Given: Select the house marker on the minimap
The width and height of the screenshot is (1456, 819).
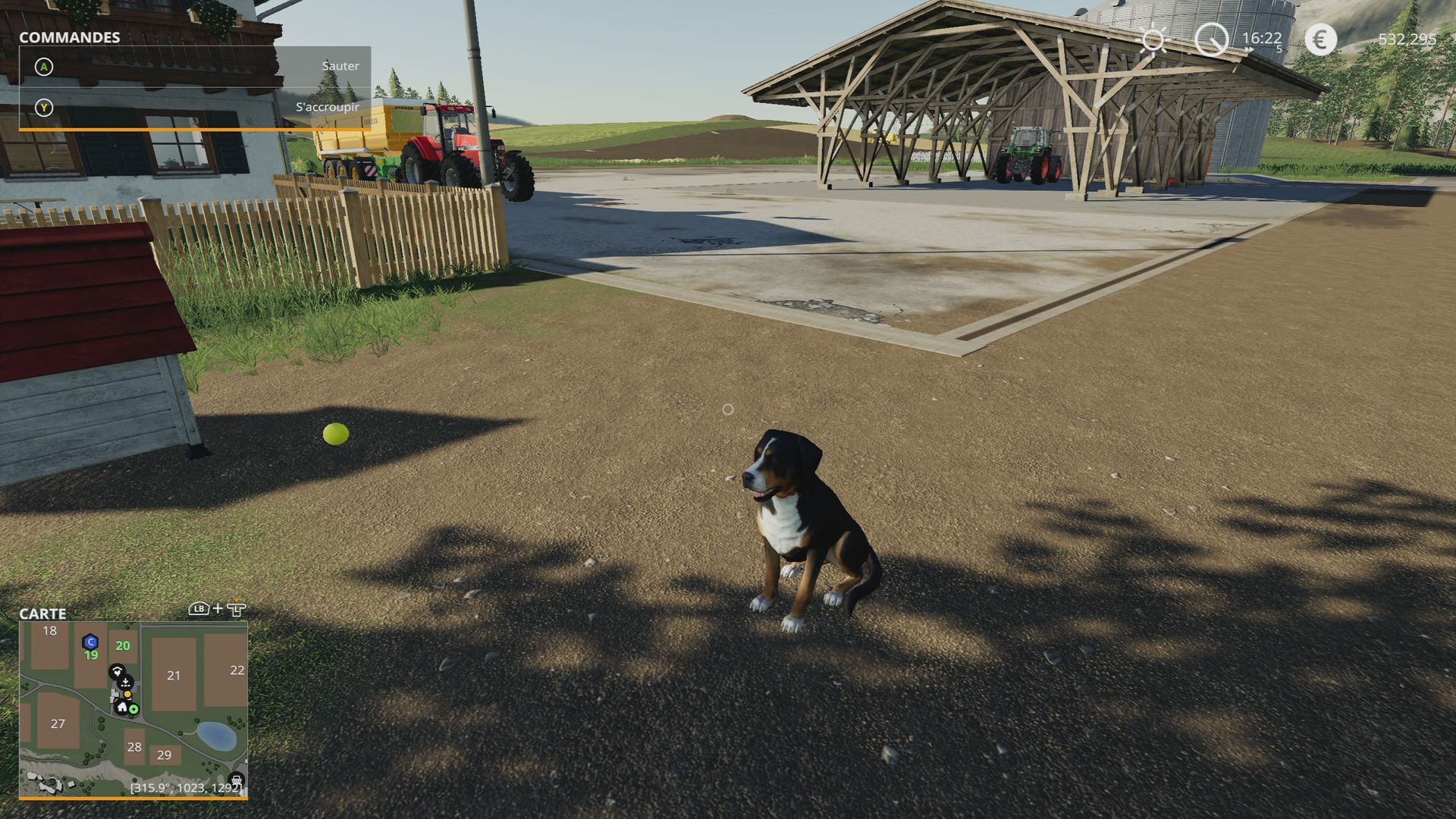Looking at the screenshot, I should coord(121,708).
